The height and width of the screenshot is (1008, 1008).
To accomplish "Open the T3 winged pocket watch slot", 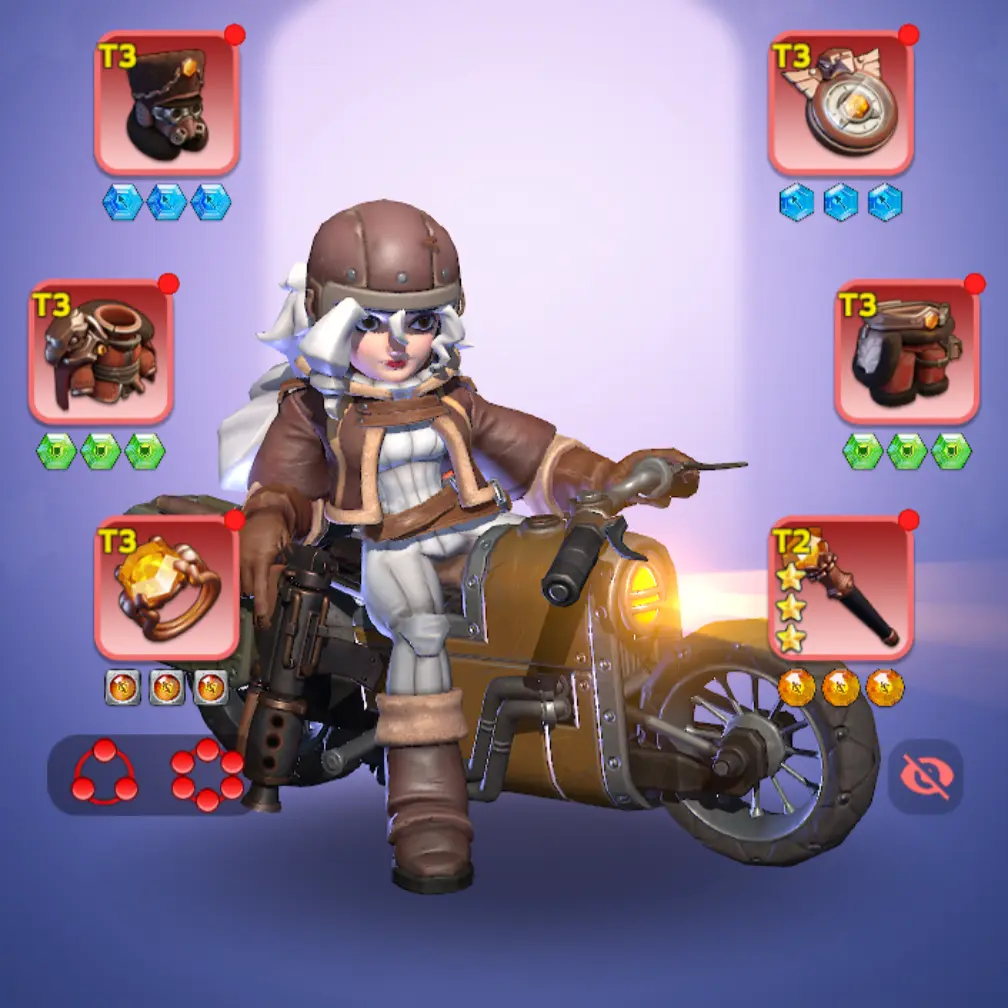I will point(841,103).
